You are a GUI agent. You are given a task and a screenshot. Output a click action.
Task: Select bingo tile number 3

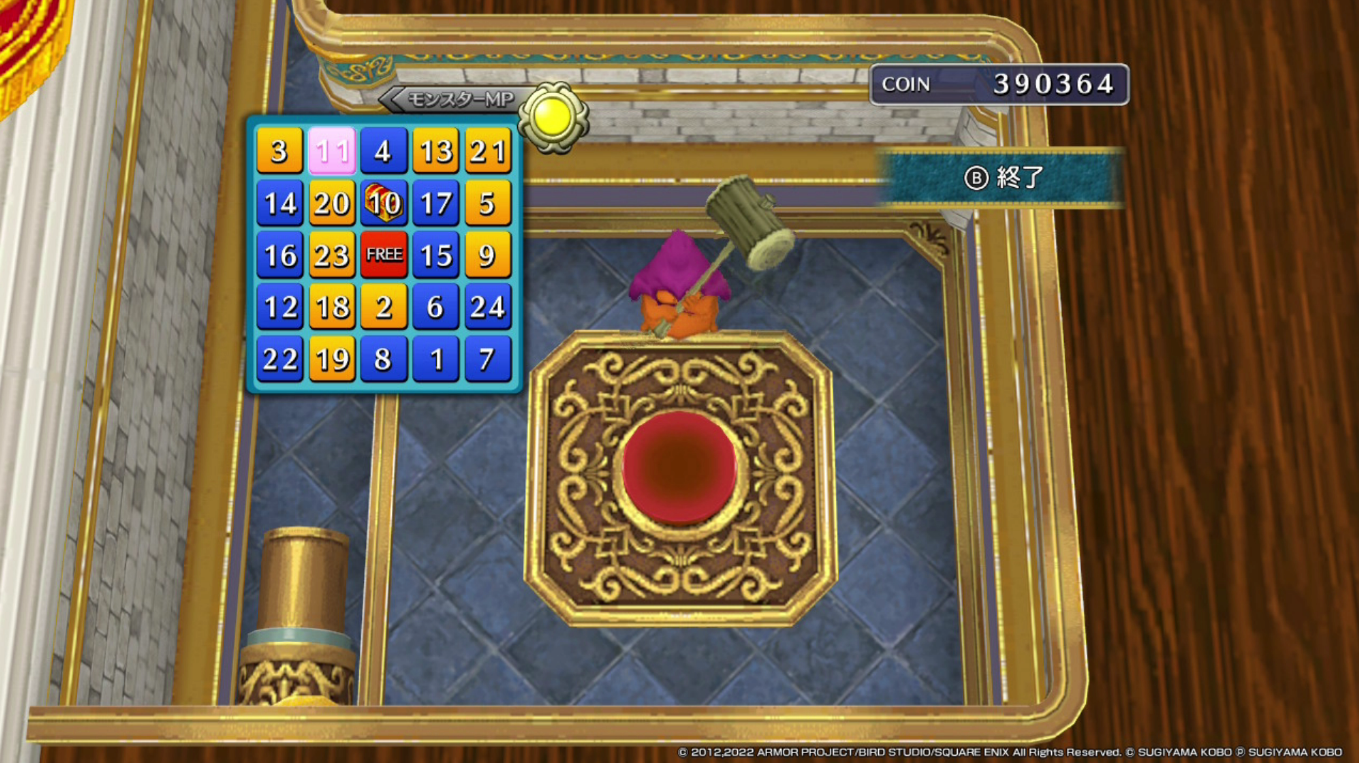(x=279, y=151)
